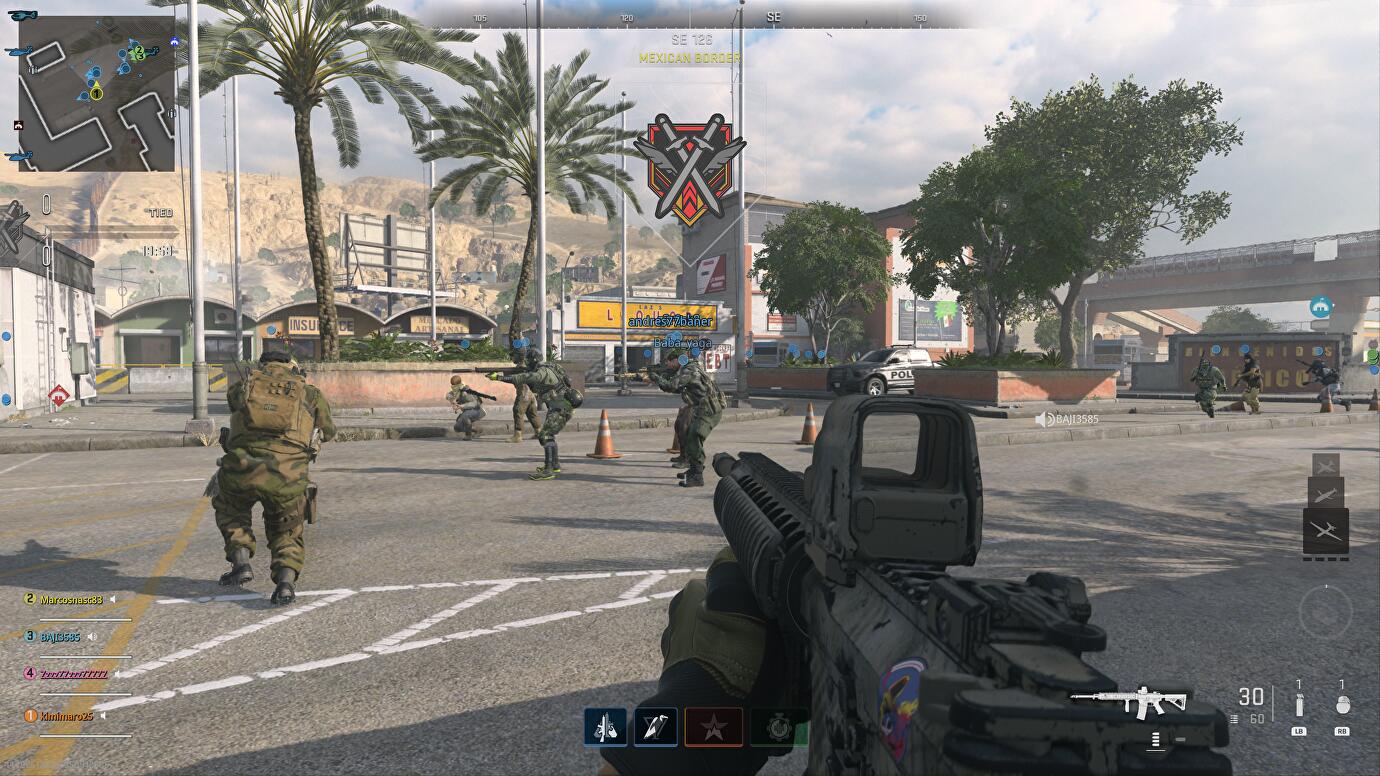The width and height of the screenshot is (1380, 776).
Task: Select the lethal frag grenade icon
Action: [x=1342, y=705]
